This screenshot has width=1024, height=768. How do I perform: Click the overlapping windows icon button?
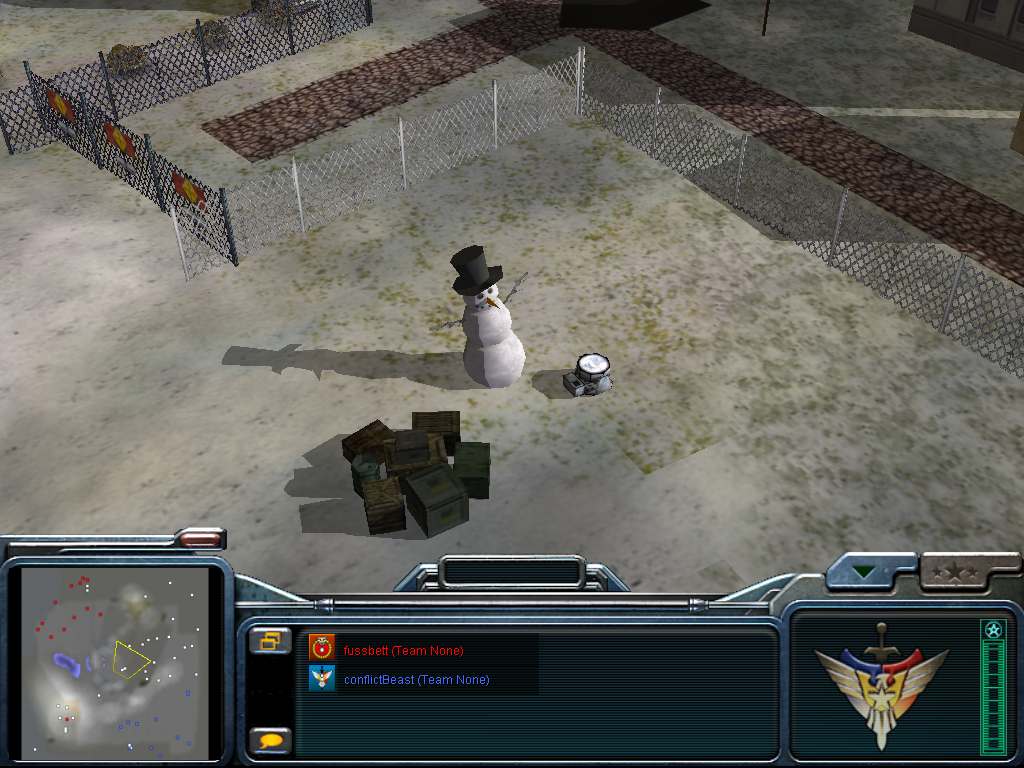coord(270,641)
